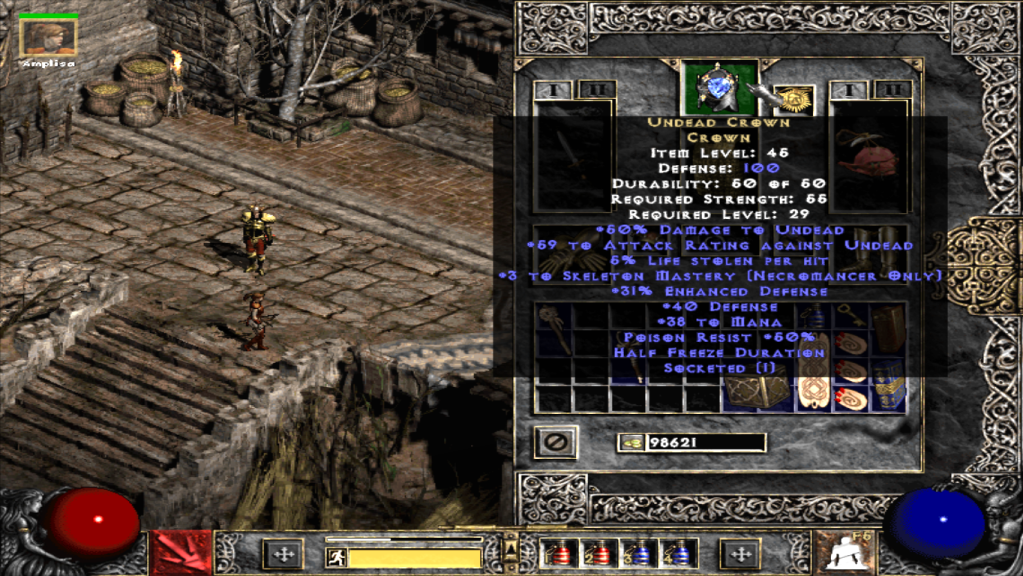The height and width of the screenshot is (576, 1023).
Task: Open the red left-hand attack skill icon
Action: 181,553
